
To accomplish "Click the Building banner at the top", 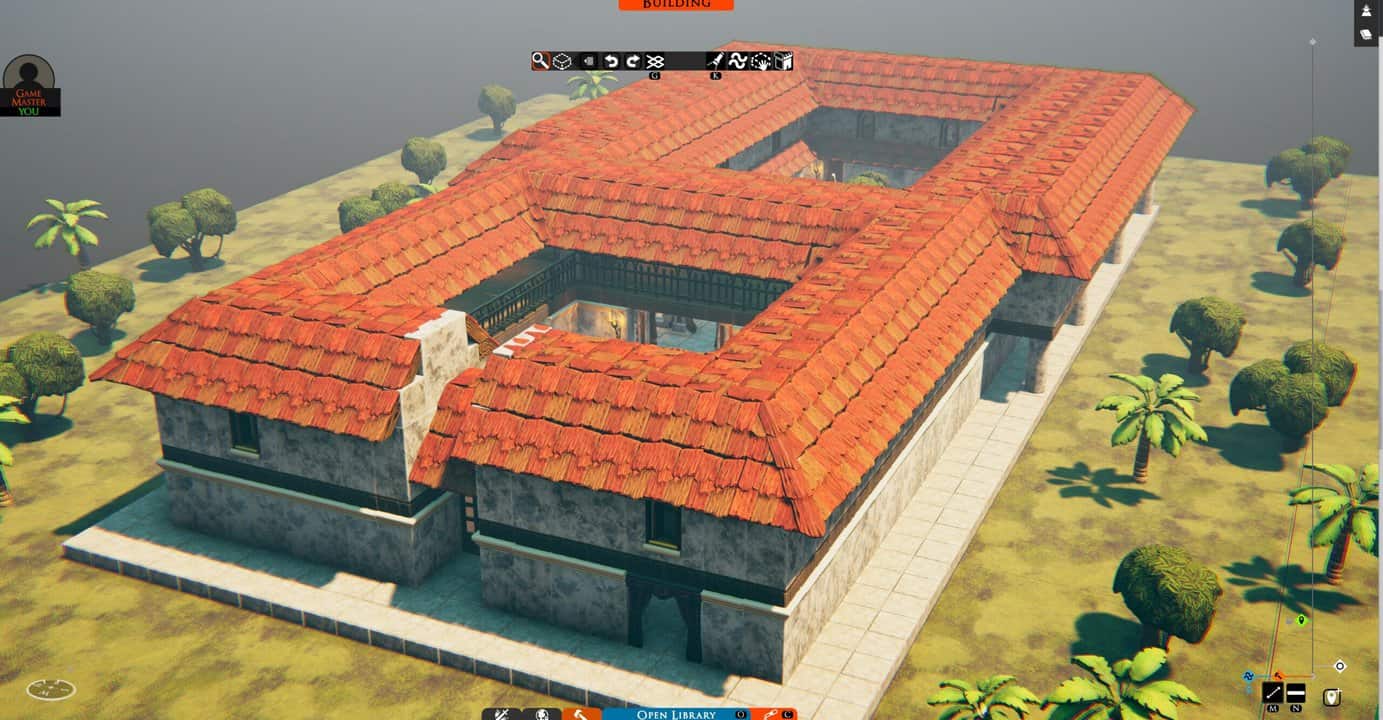I will pyautogui.click(x=676, y=4).
